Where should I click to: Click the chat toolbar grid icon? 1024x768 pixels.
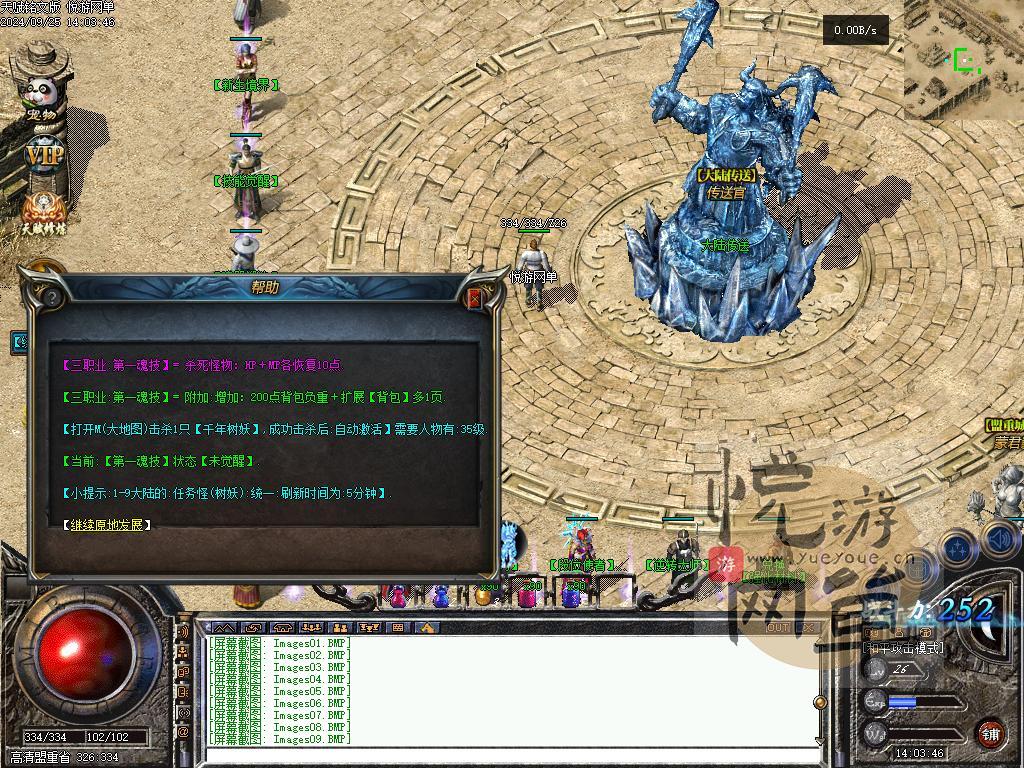pos(398,628)
